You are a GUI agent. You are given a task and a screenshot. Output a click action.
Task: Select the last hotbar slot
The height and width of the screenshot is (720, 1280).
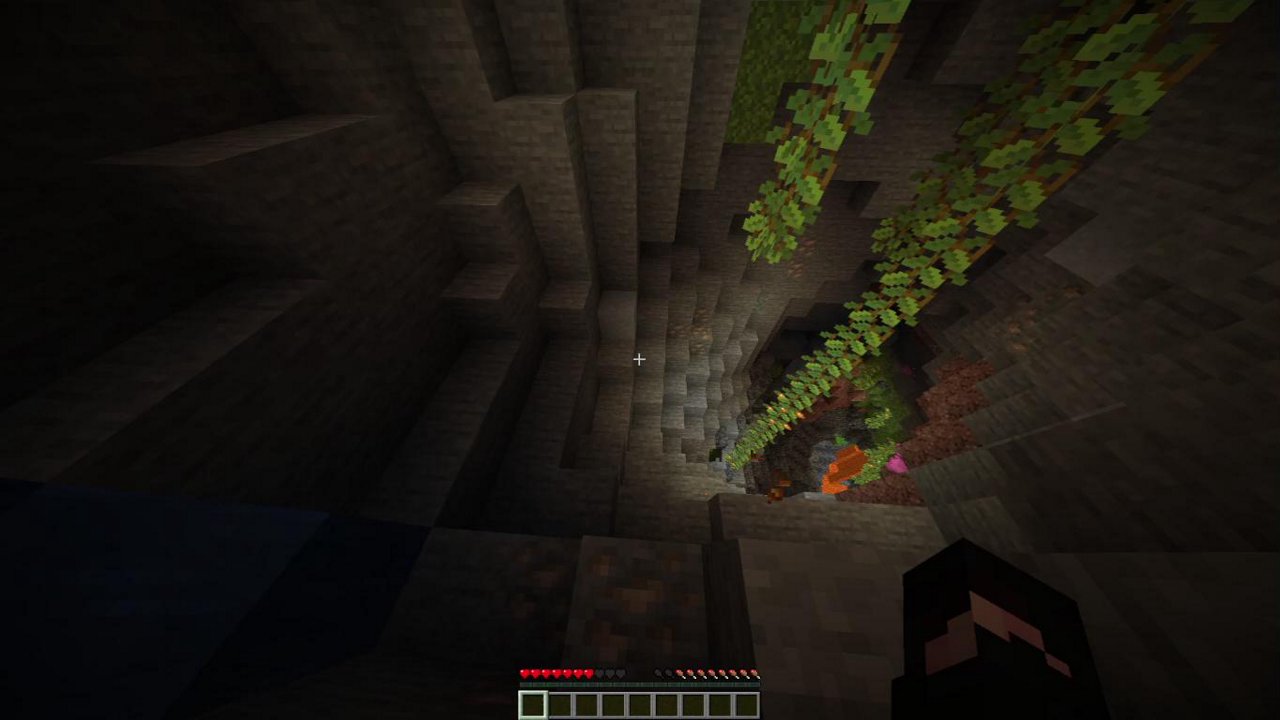(x=746, y=703)
